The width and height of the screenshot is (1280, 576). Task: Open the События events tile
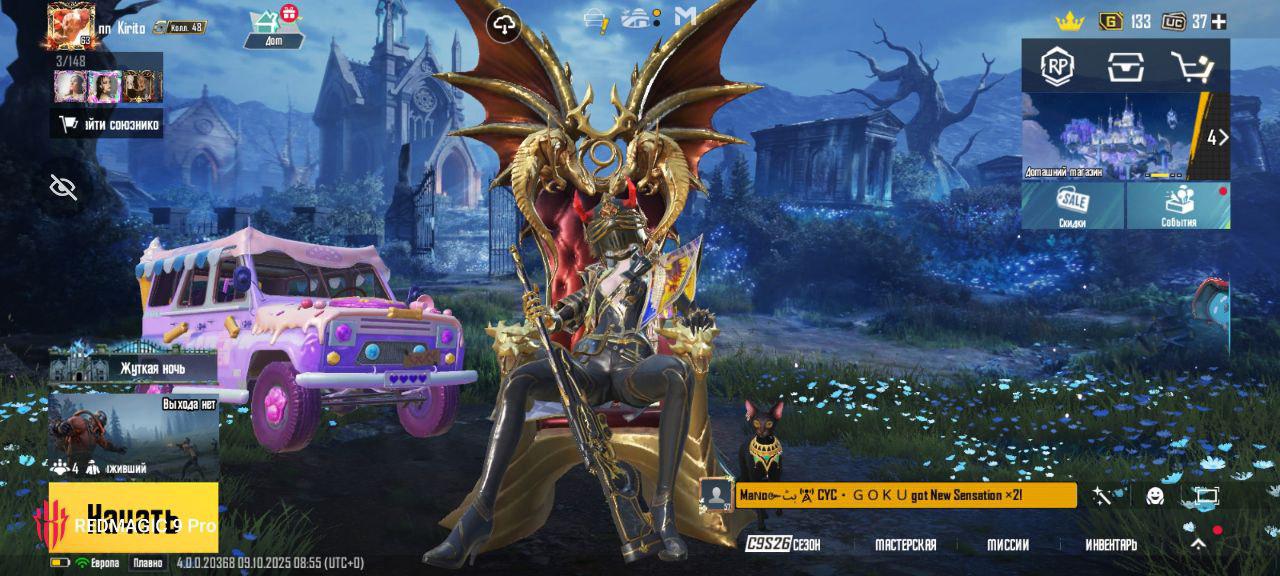1179,205
